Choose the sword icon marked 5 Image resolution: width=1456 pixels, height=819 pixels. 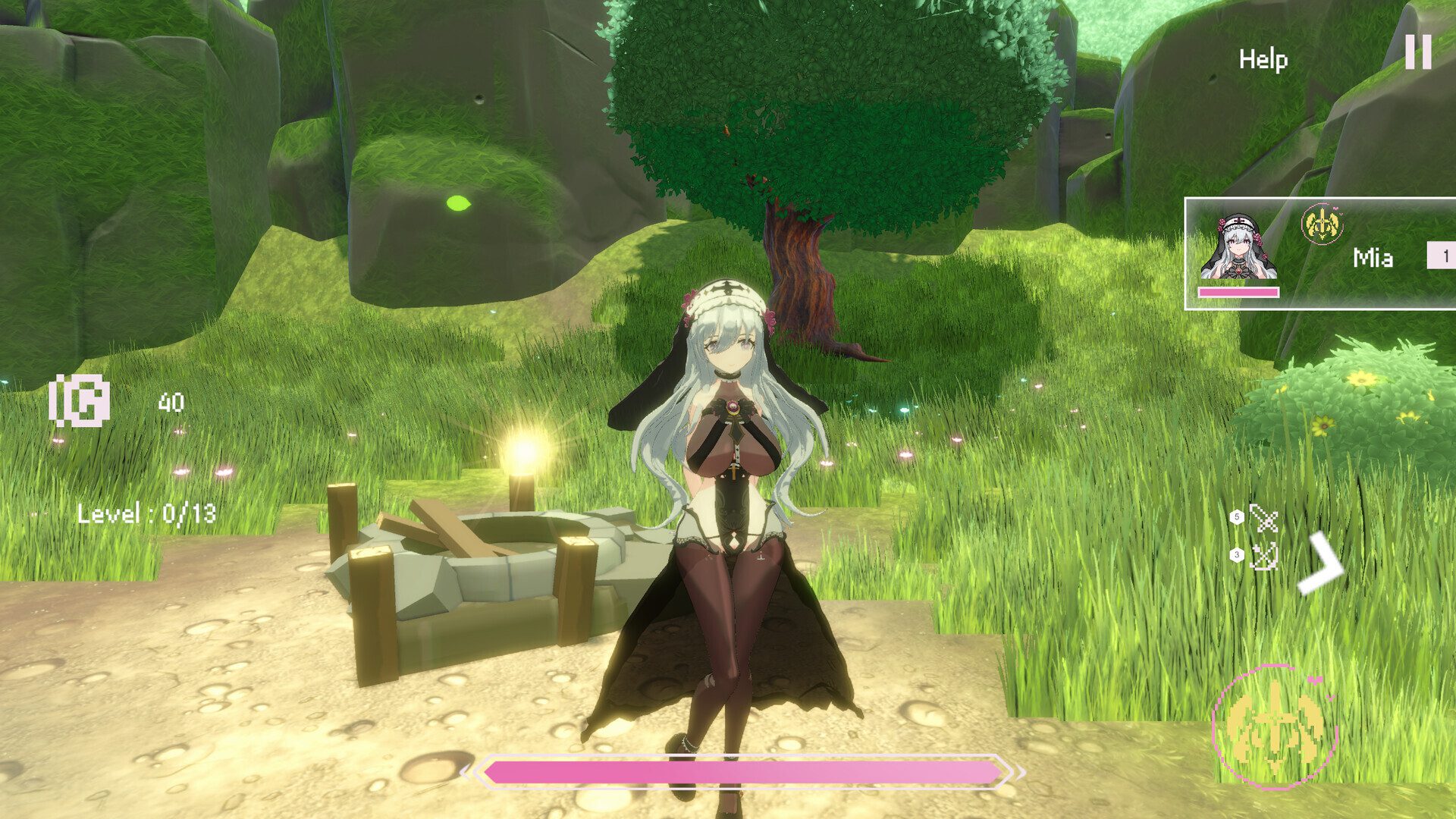[1263, 519]
